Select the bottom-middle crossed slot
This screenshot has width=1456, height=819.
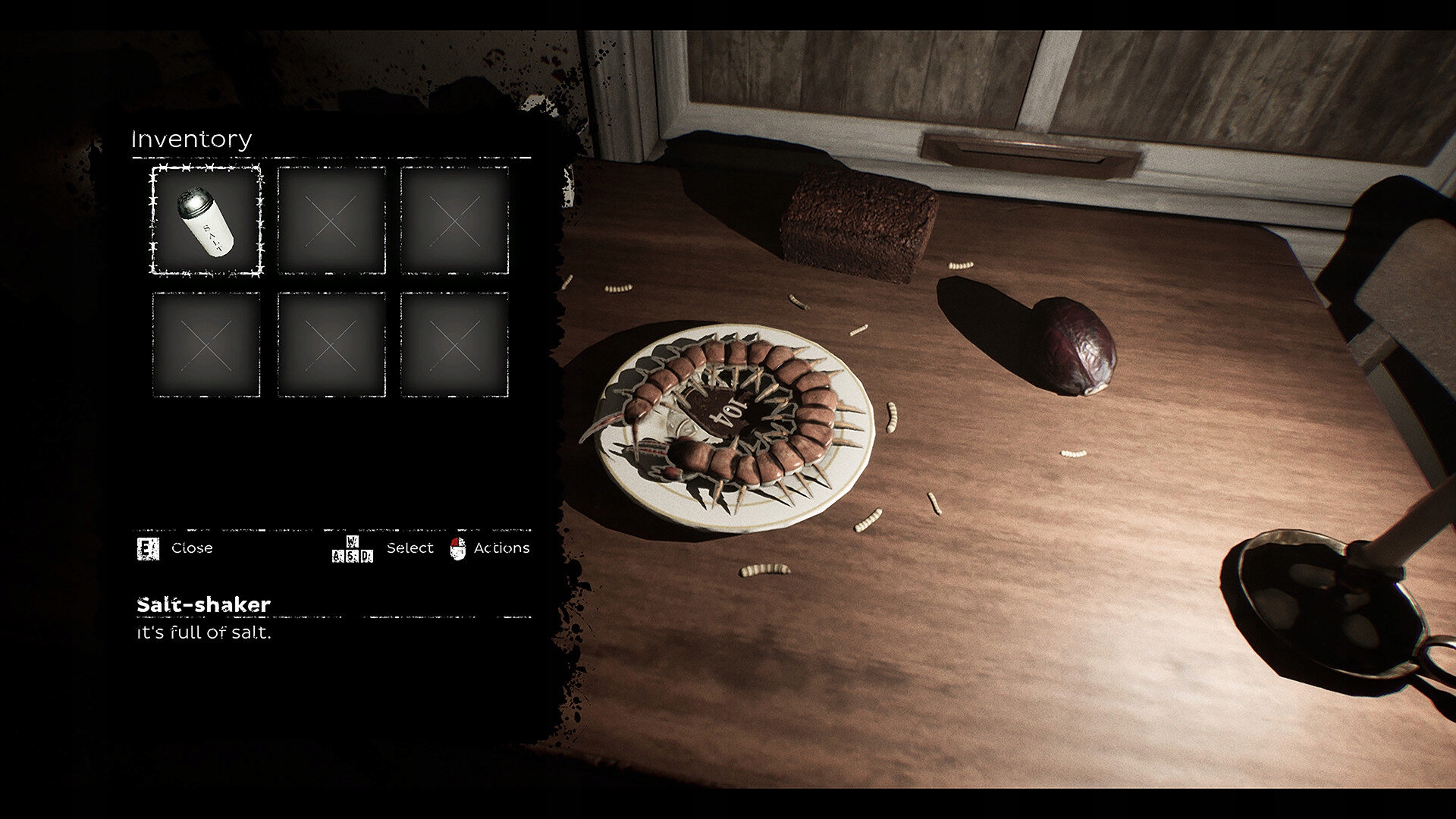331,344
